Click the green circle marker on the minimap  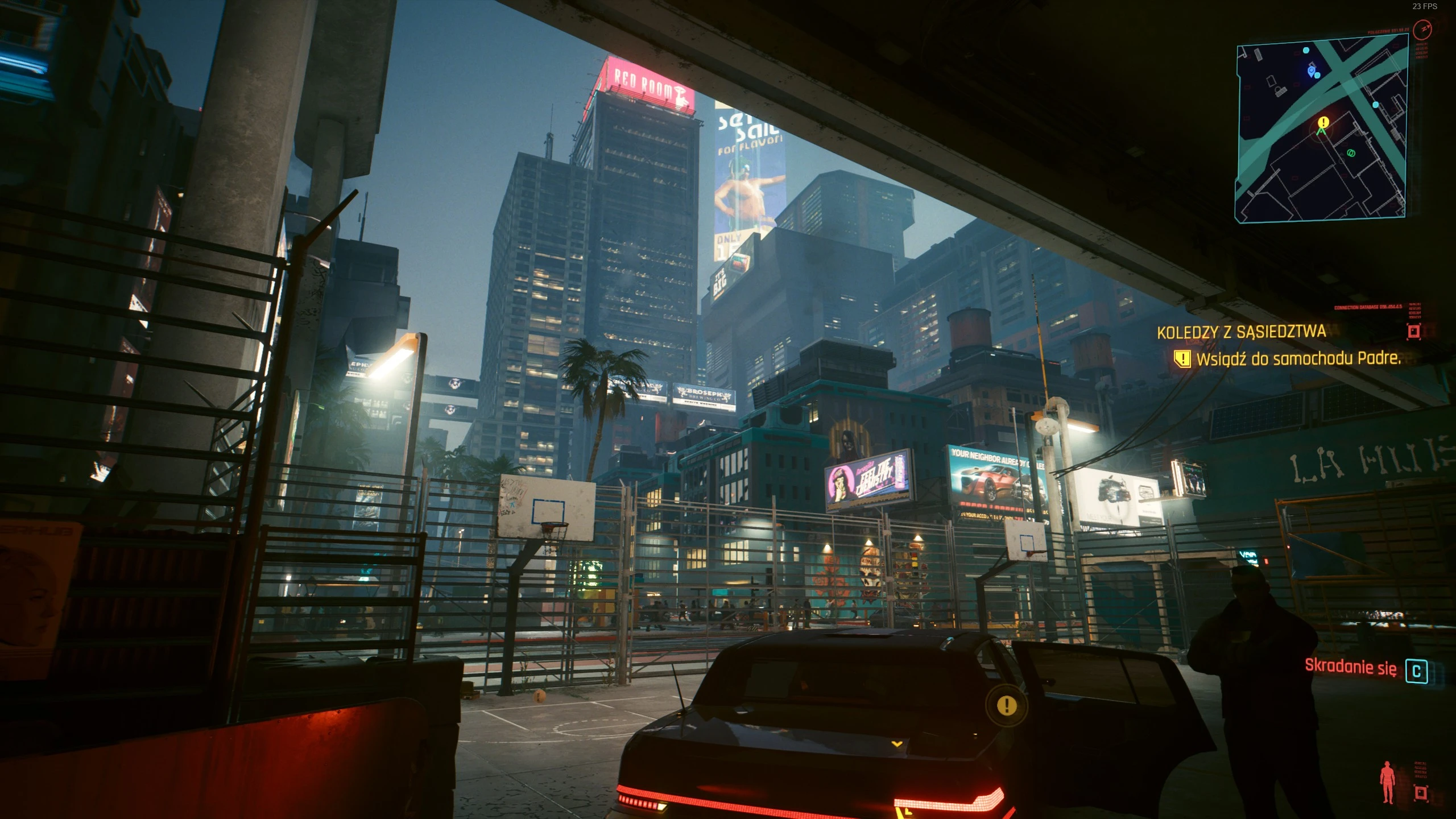(1351, 153)
